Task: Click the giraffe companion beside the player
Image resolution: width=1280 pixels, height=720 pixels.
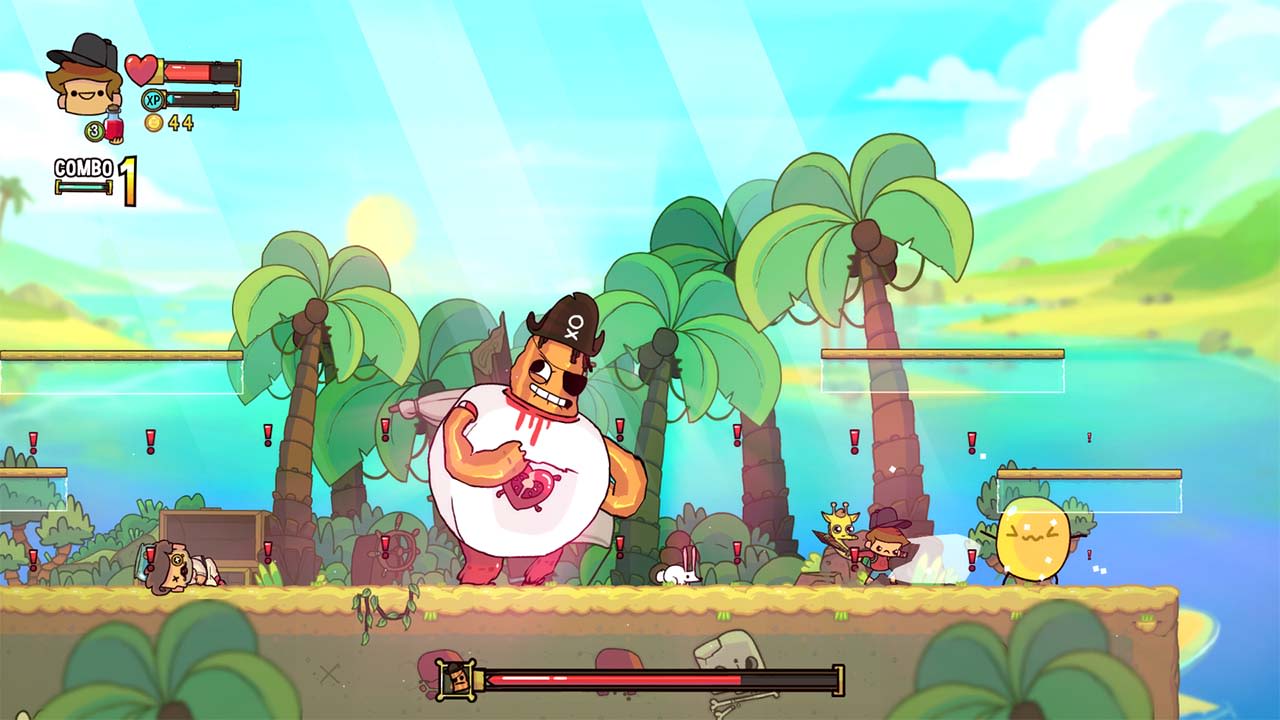Action: click(840, 528)
